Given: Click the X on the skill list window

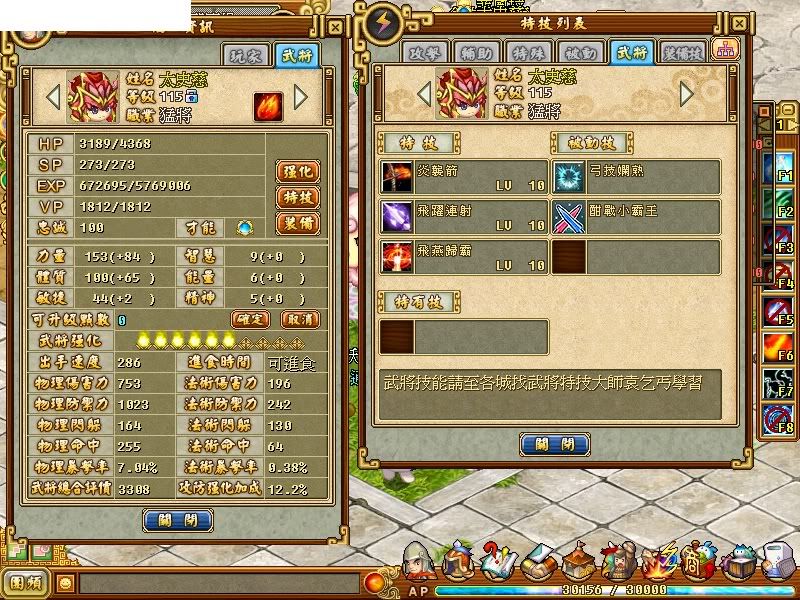Looking at the screenshot, I should click(738, 22).
